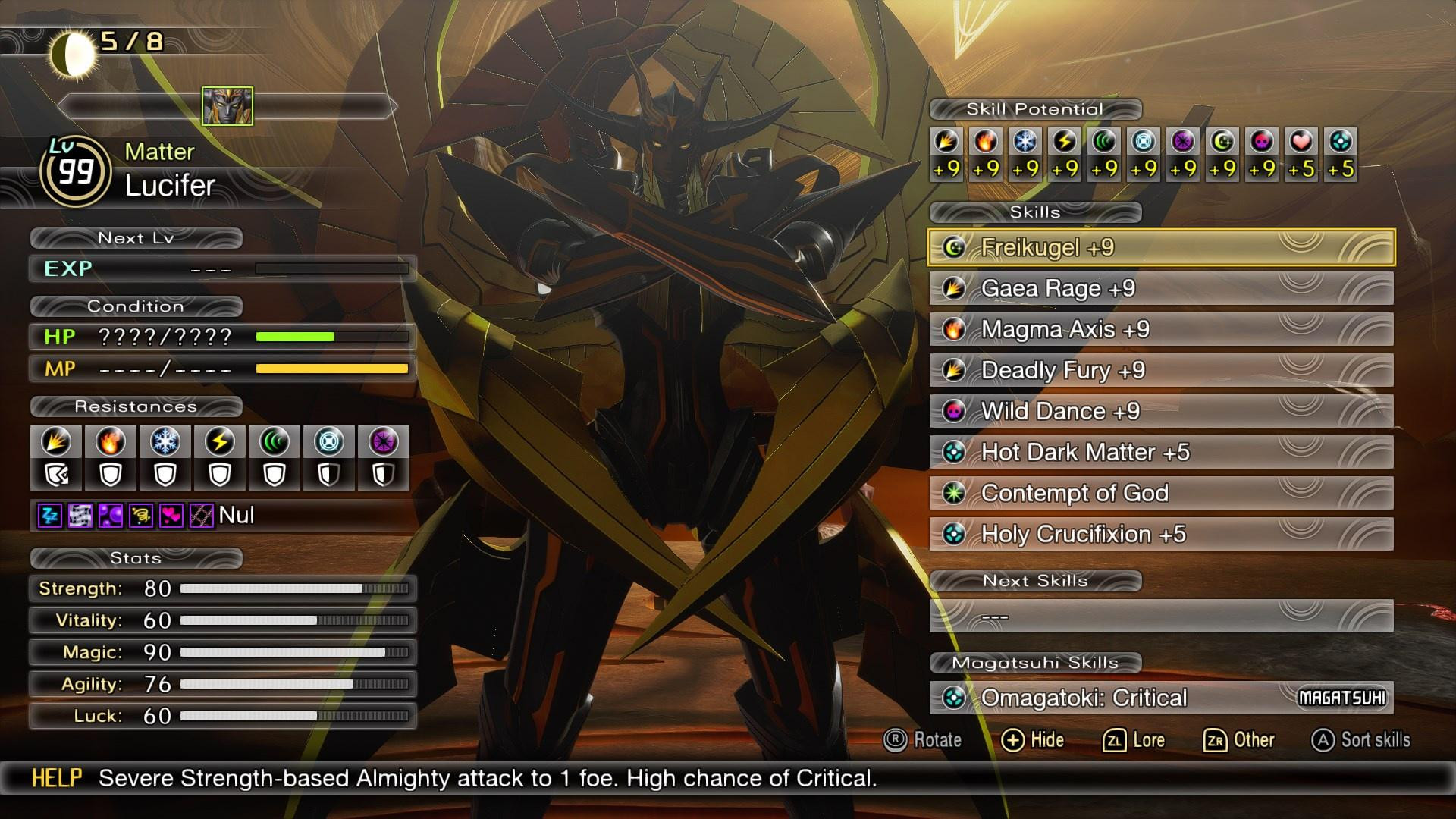Expand the Next Skills section
Viewport: 1456px width, 819px height.
coord(1037,581)
